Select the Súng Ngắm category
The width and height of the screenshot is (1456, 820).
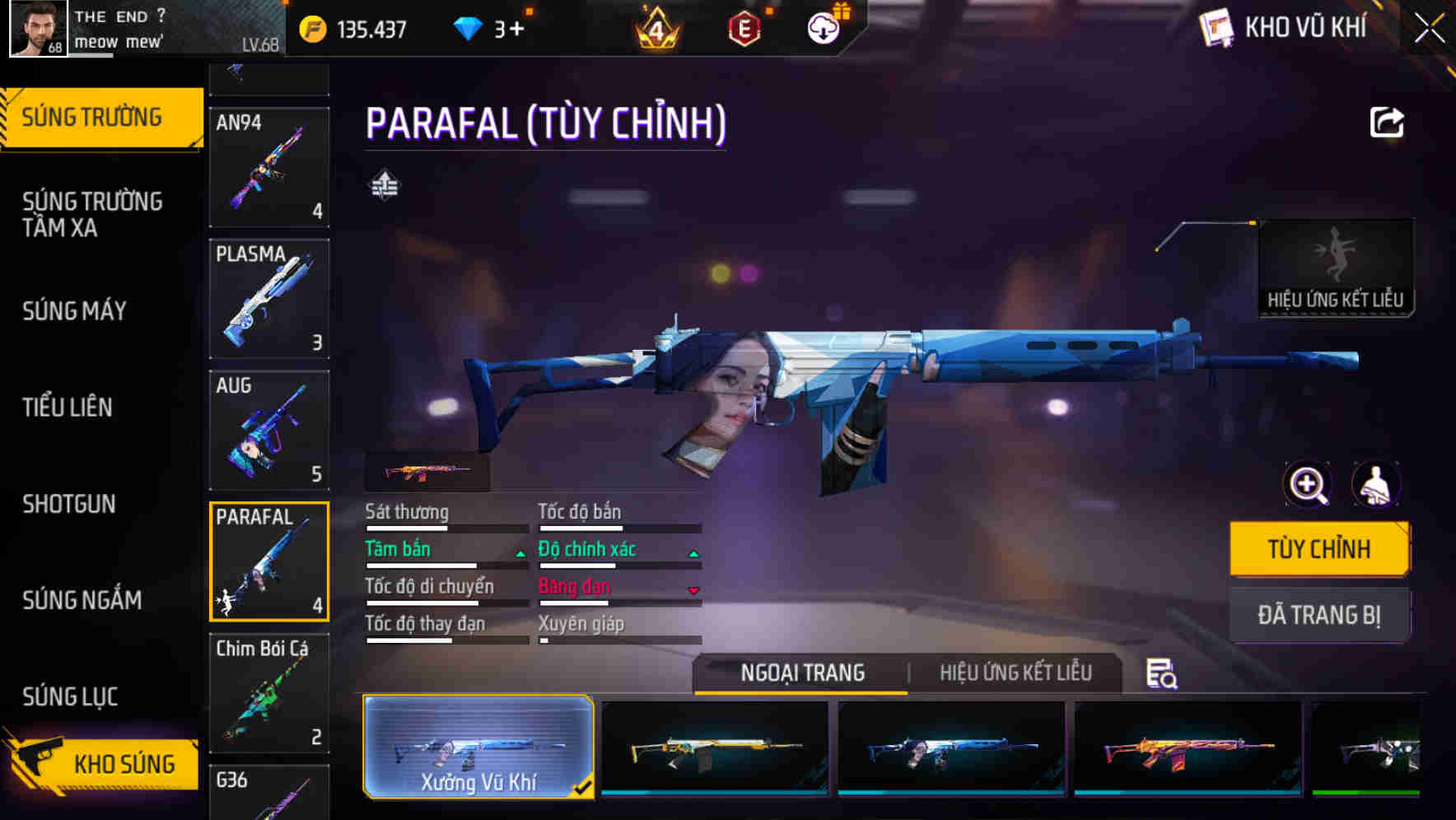(82, 600)
